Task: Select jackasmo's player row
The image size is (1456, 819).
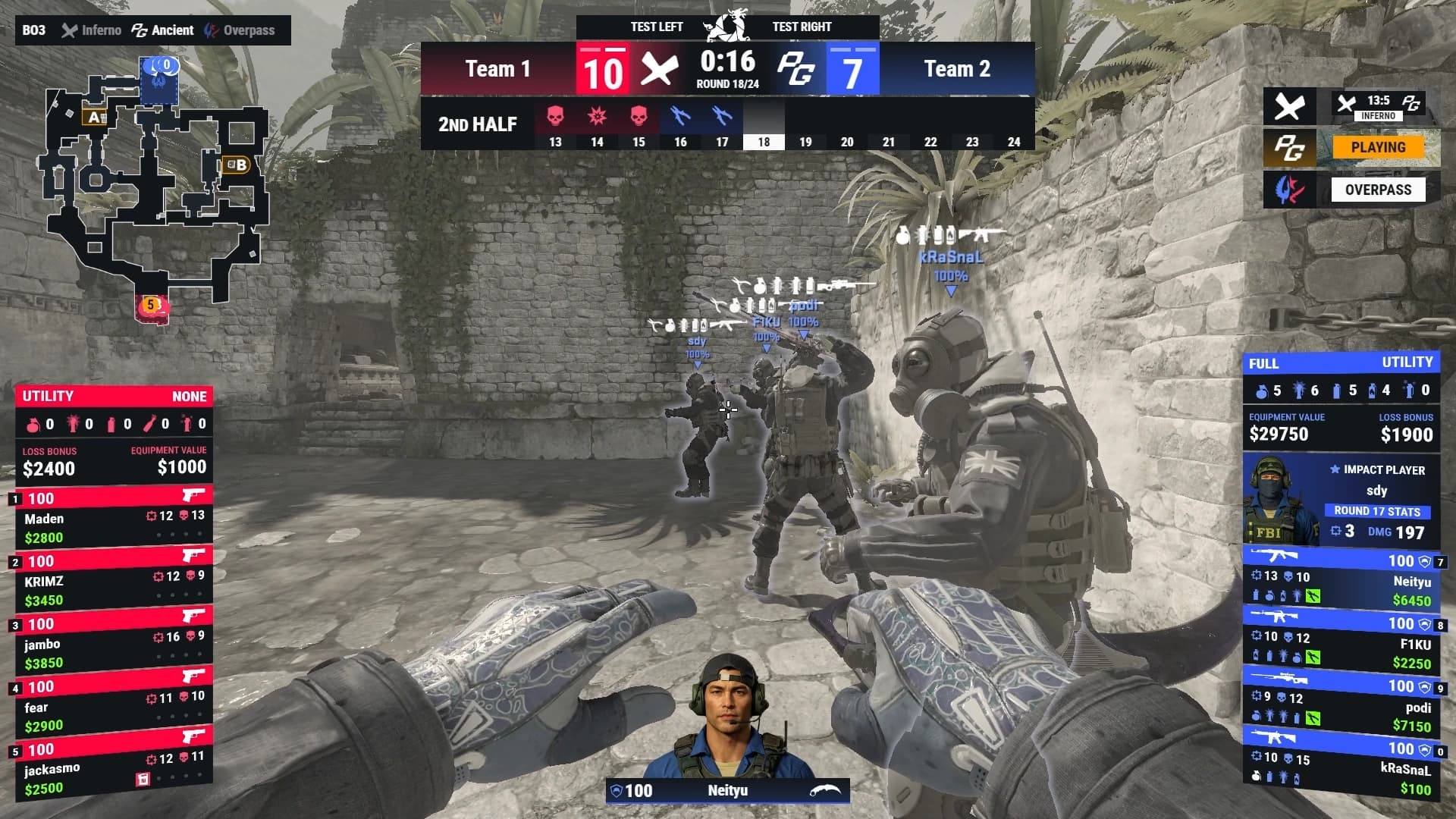Action: coord(114,770)
